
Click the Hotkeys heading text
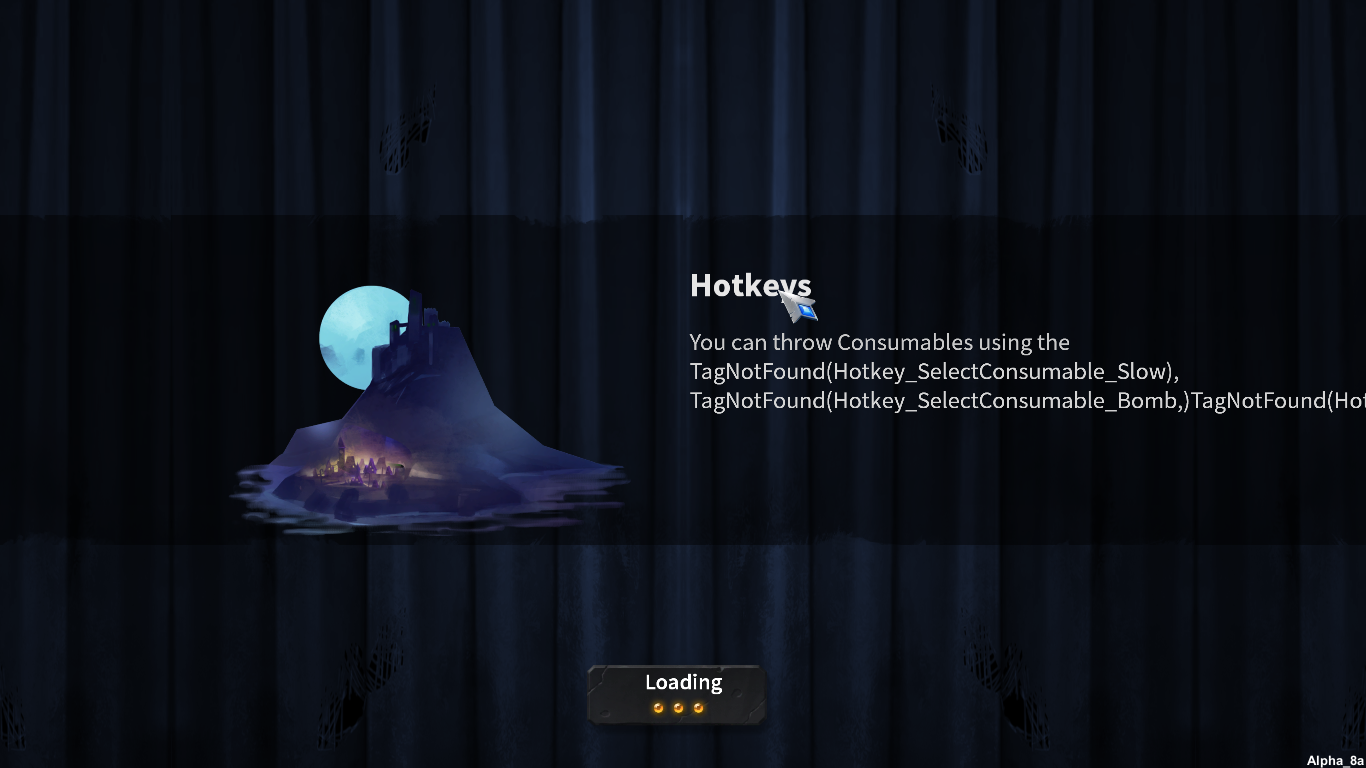tap(752, 286)
